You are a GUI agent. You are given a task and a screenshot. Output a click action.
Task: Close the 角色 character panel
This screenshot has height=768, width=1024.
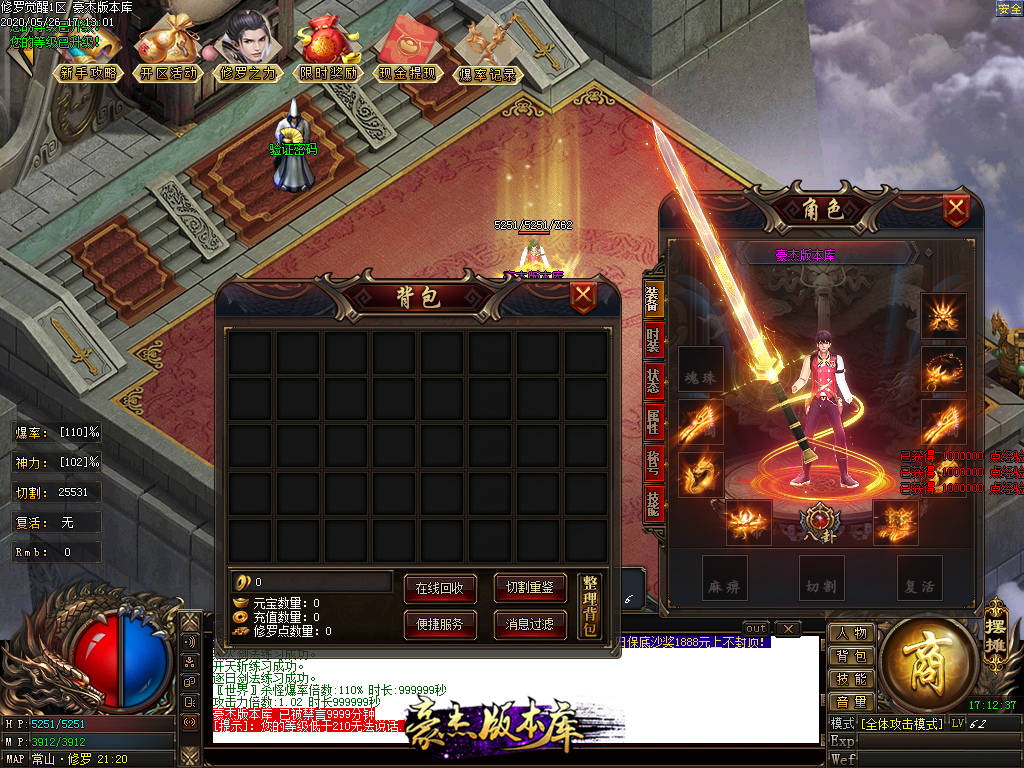957,209
